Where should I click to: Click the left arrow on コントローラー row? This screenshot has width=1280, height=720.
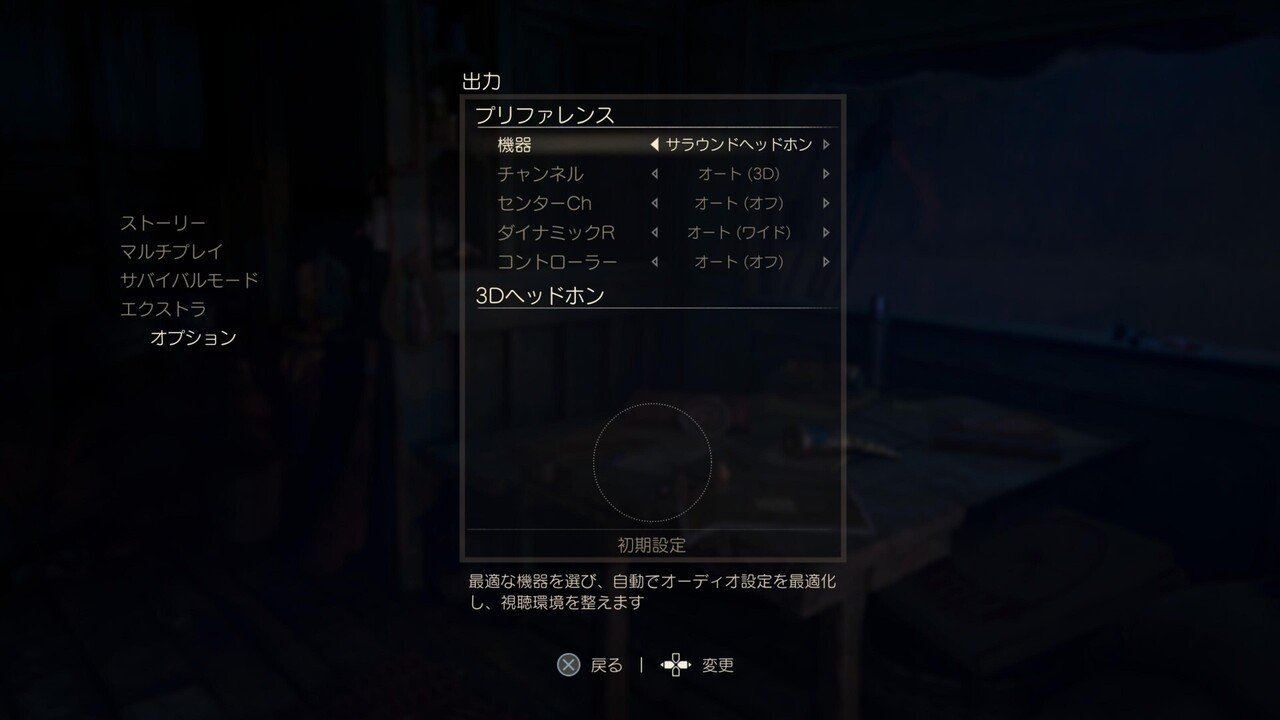[x=657, y=261]
